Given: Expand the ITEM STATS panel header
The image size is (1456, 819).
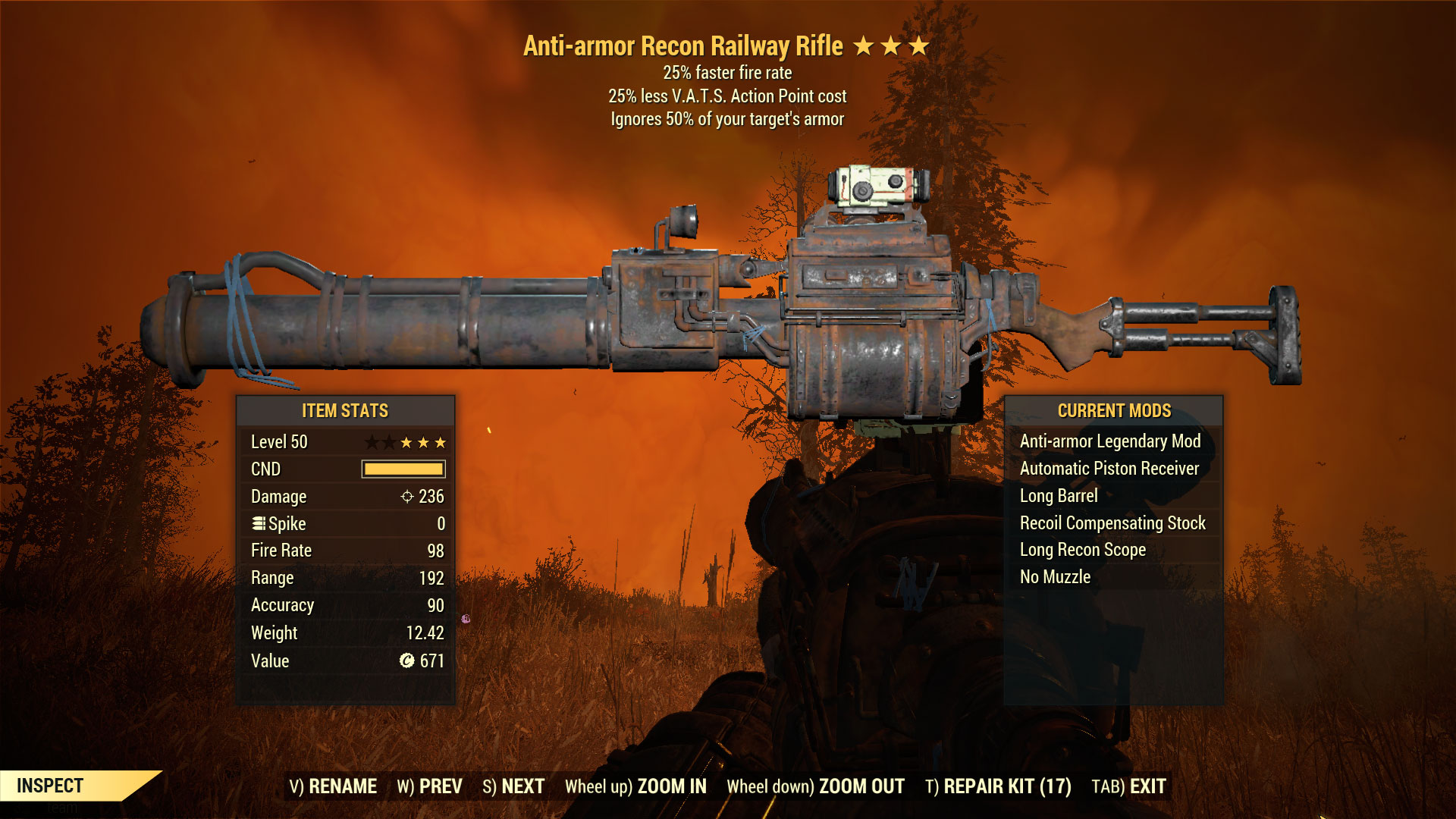Looking at the screenshot, I should tap(345, 410).
